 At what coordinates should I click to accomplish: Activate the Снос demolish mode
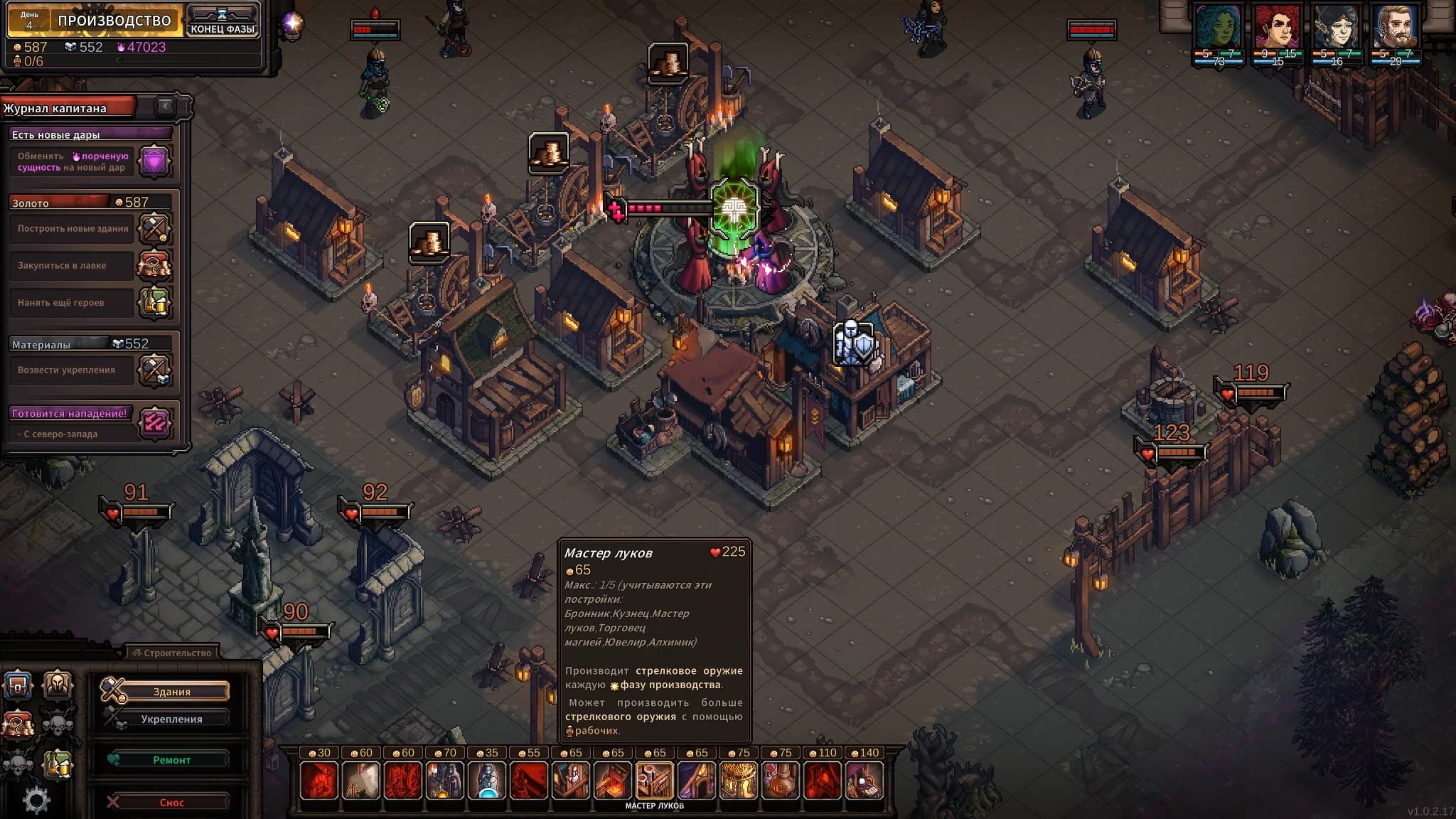pyautogui.click(x=171, y=803)
